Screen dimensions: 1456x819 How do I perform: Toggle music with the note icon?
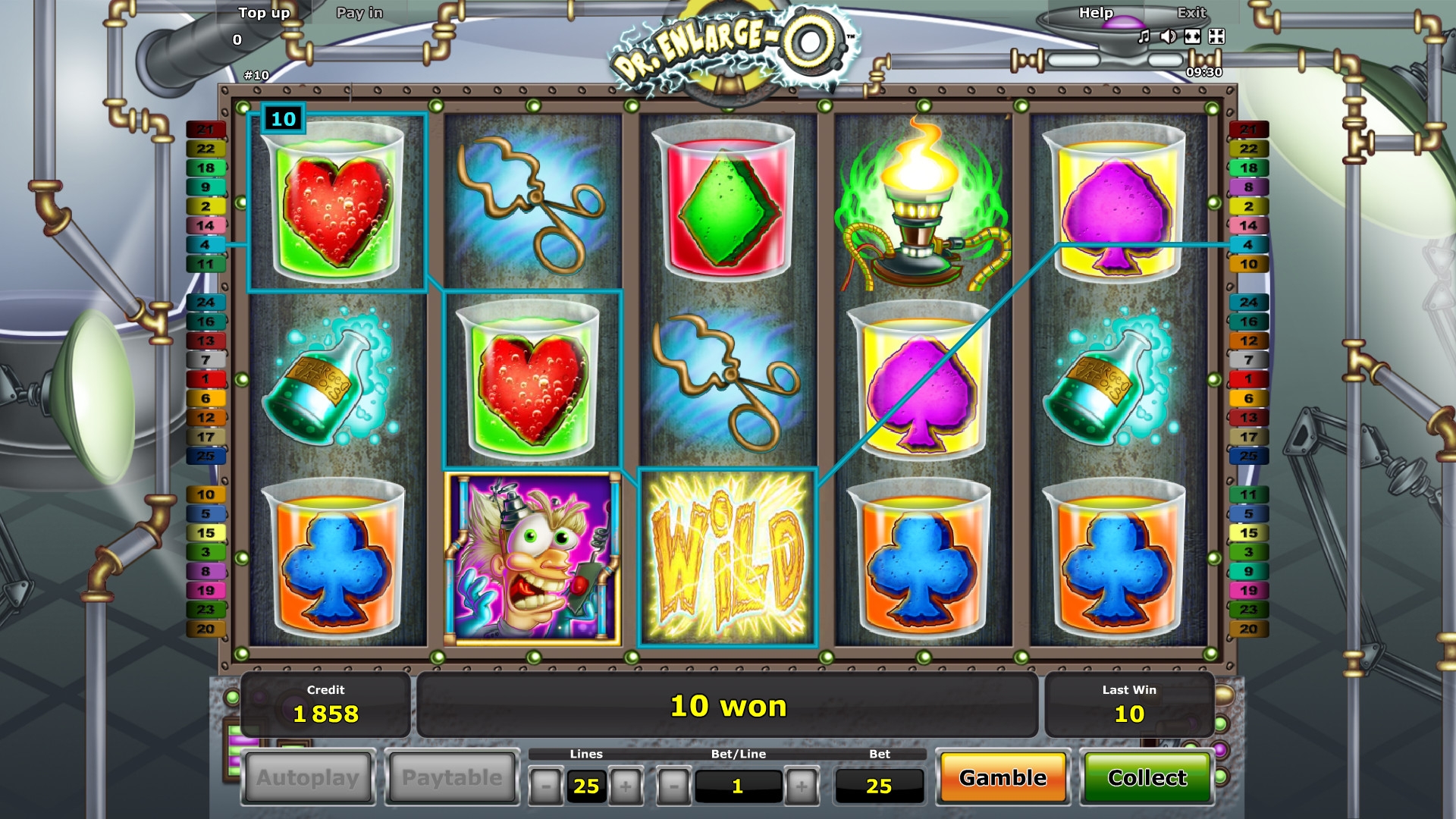point(1144,36)
